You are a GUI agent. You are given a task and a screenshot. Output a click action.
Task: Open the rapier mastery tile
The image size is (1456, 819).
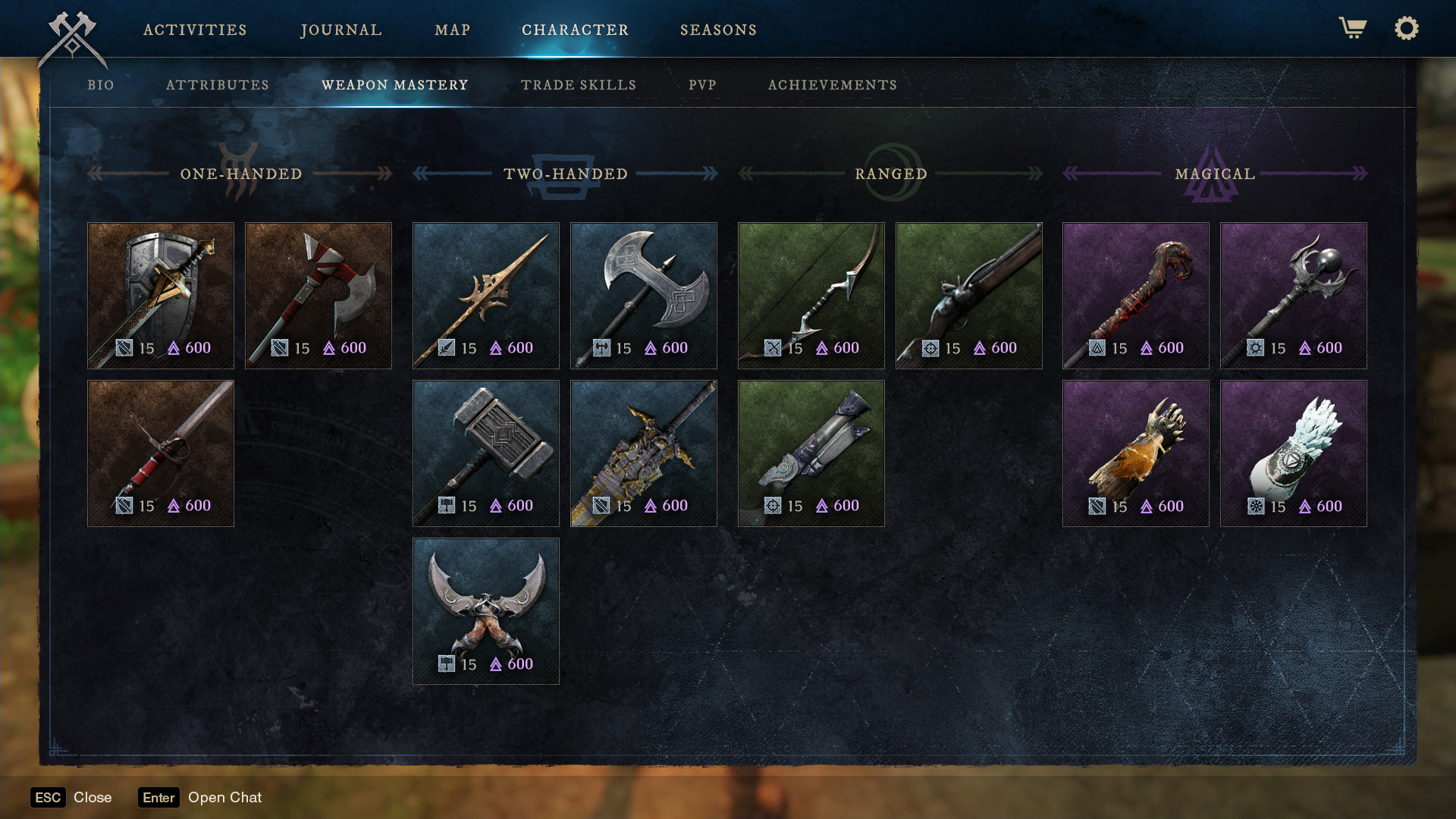pos(161,453)
